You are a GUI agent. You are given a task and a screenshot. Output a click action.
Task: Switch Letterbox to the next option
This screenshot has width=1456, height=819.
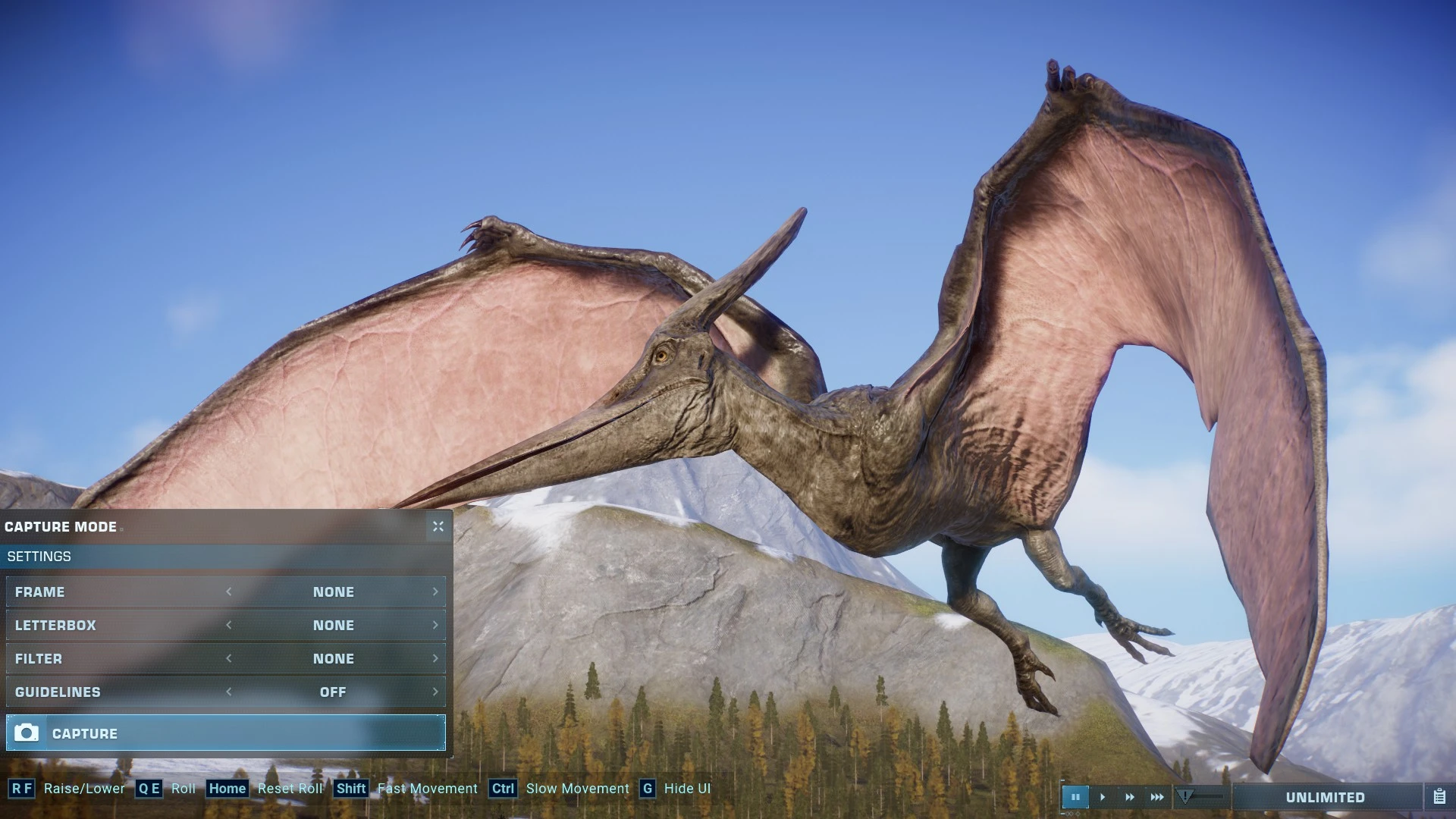[x=435, y=626]
